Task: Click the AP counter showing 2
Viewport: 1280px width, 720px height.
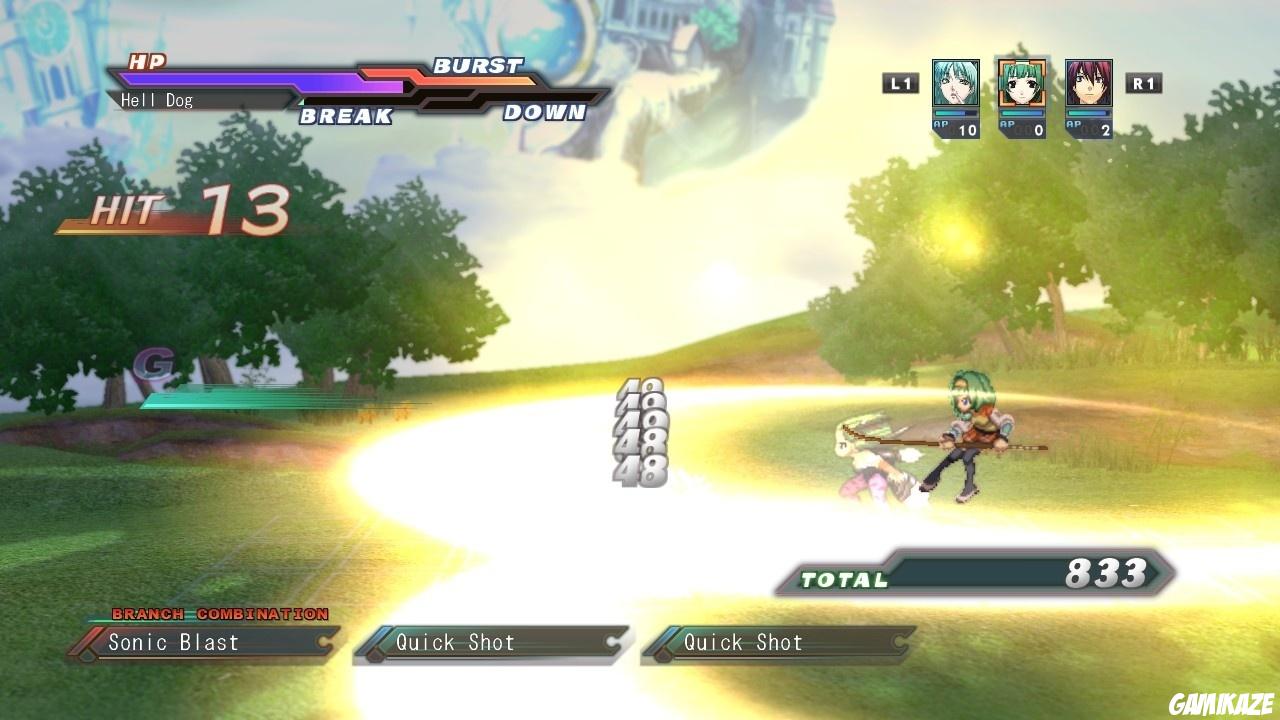Action: 1091,128
